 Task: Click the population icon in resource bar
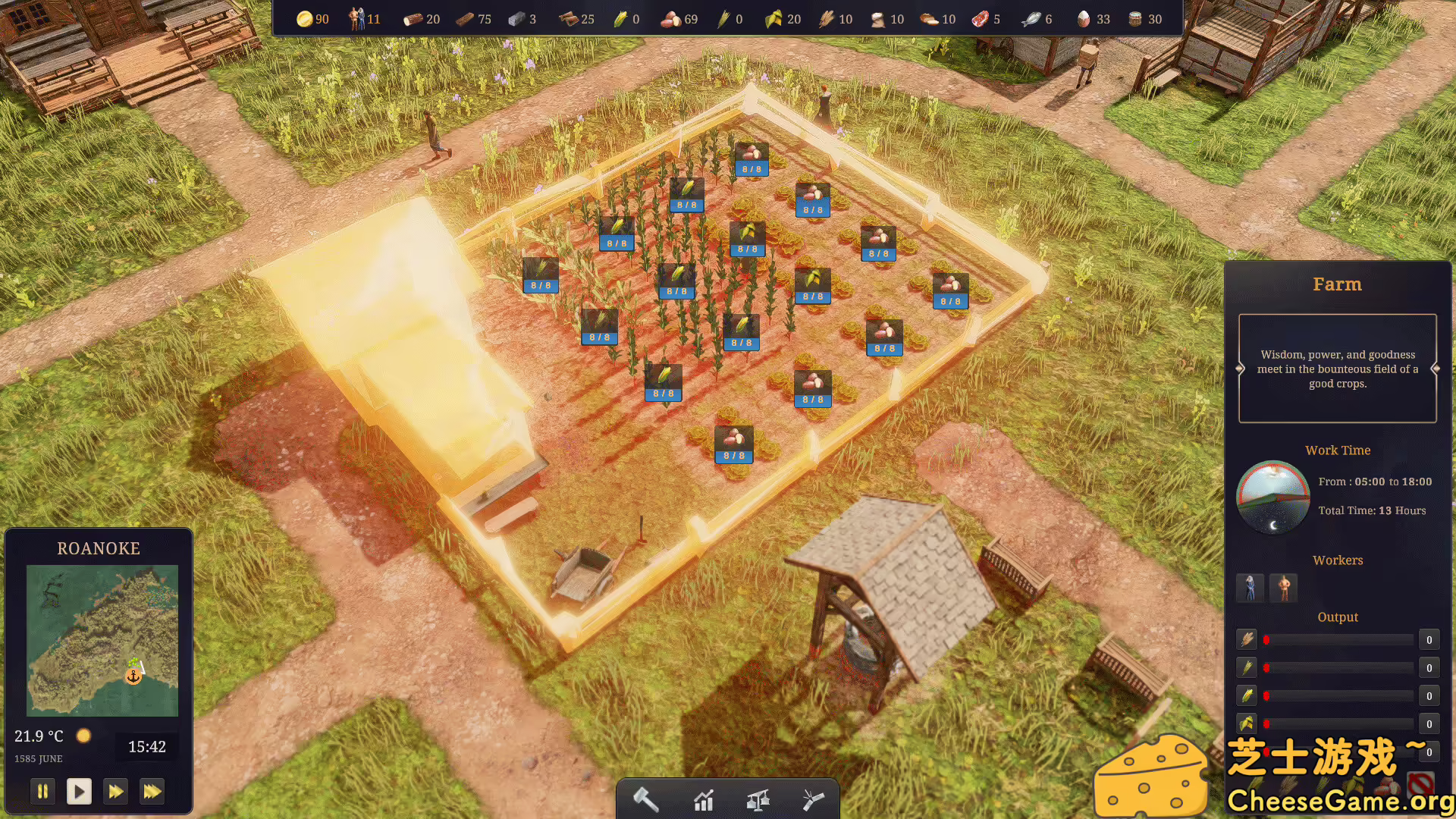(x=356, y=19)
